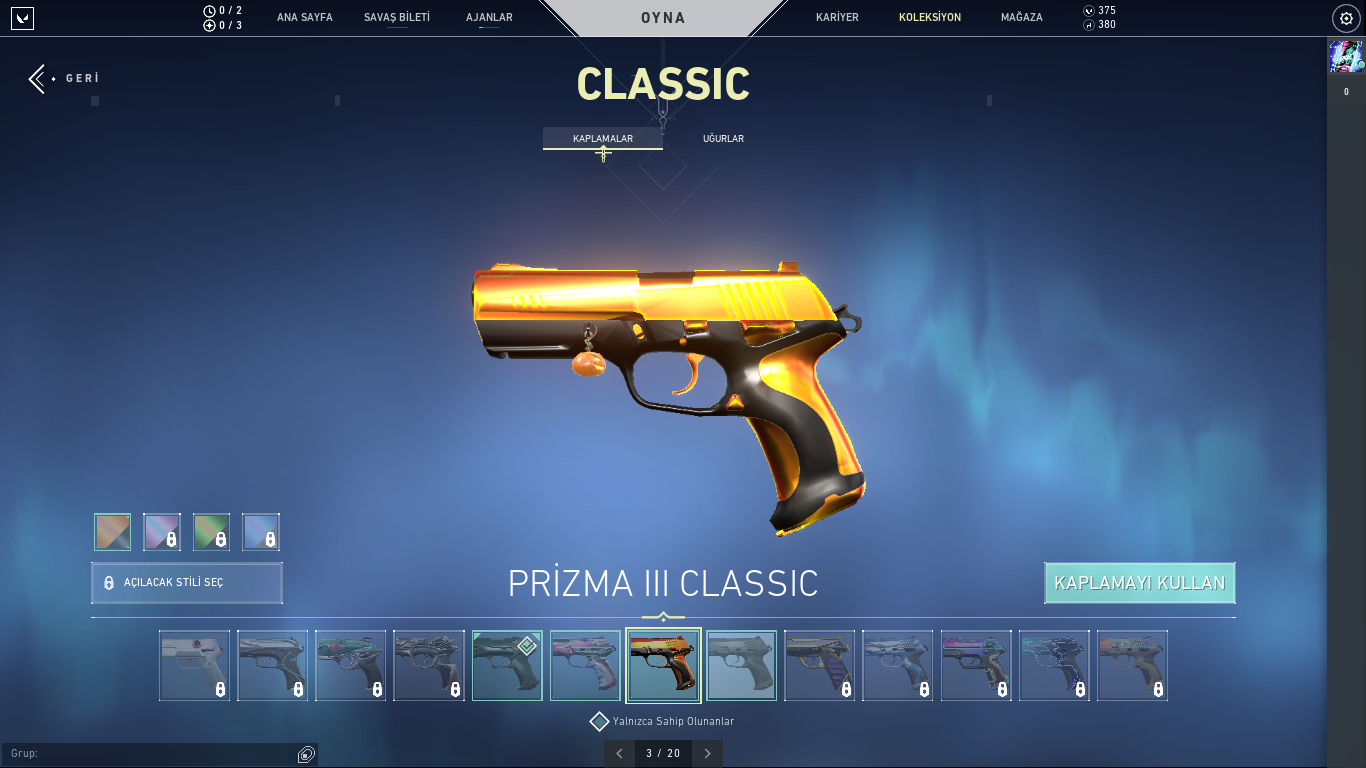1366x768 pixels.
Task: Open settings with the gear icon
Action: click(x=1346, y=18)
